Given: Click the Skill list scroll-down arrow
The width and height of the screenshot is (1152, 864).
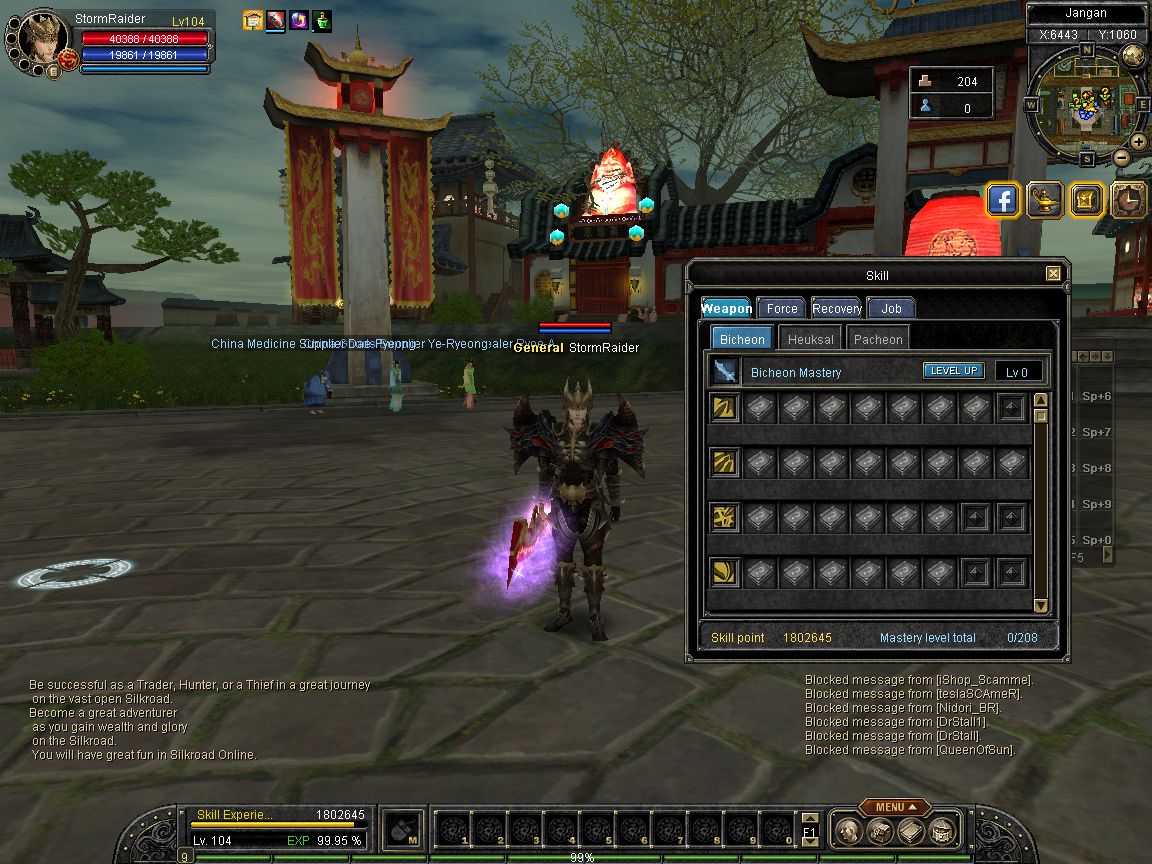Looking at the screenshot, I should pyautogui.click(x=1040, y=605).
